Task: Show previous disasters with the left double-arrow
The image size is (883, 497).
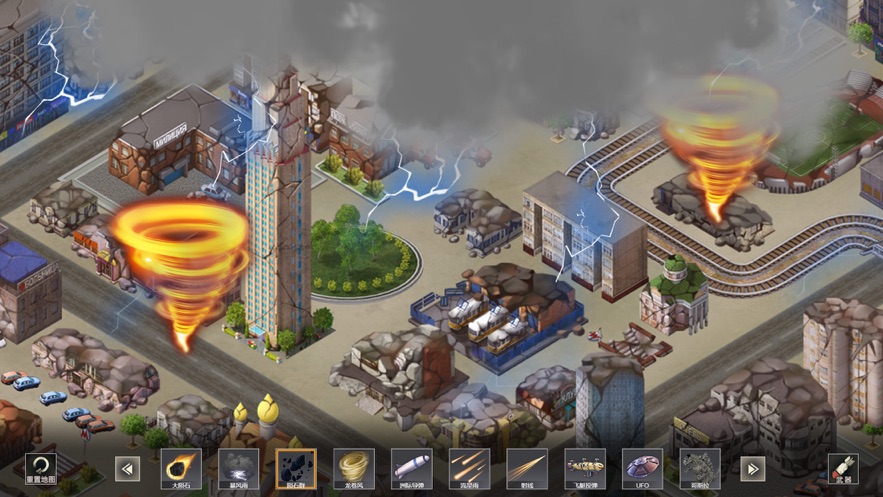Action: point(128,468)
